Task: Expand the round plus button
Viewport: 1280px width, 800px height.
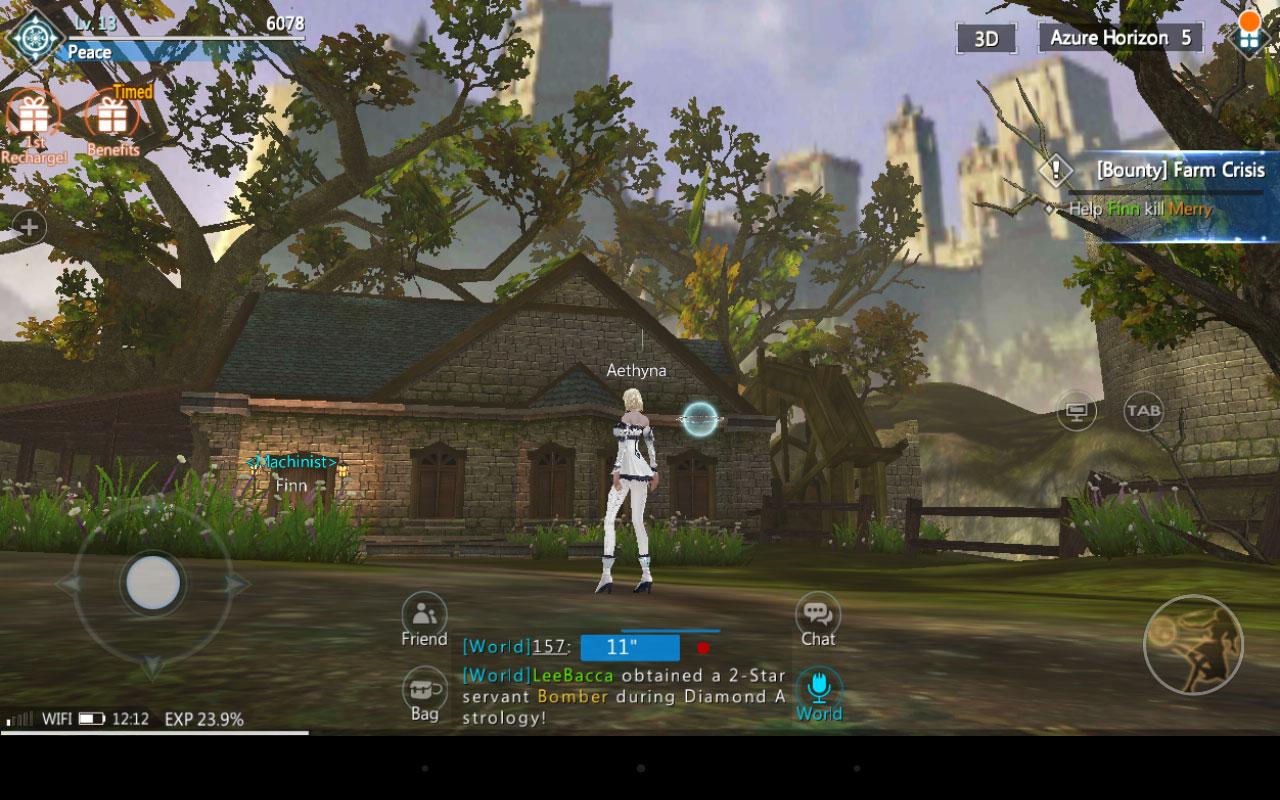Action: click(29, 228)
